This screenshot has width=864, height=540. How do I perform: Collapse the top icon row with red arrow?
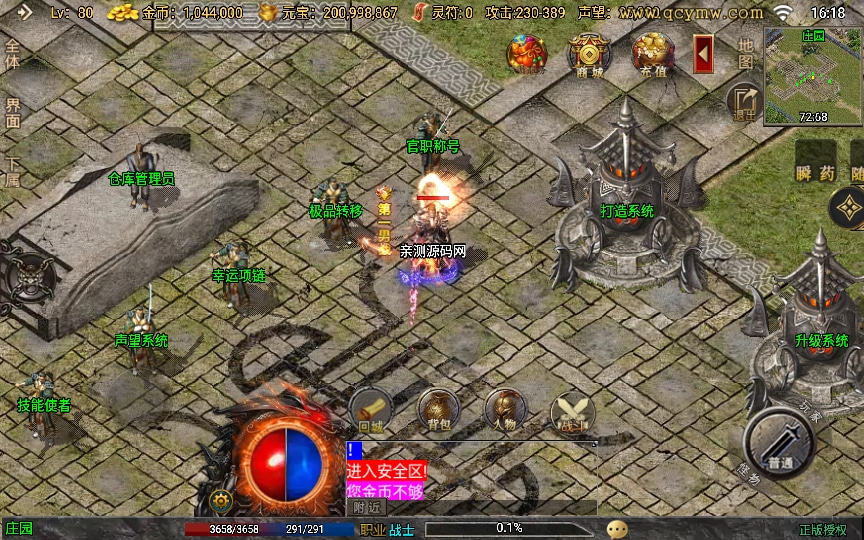point(703,52)
